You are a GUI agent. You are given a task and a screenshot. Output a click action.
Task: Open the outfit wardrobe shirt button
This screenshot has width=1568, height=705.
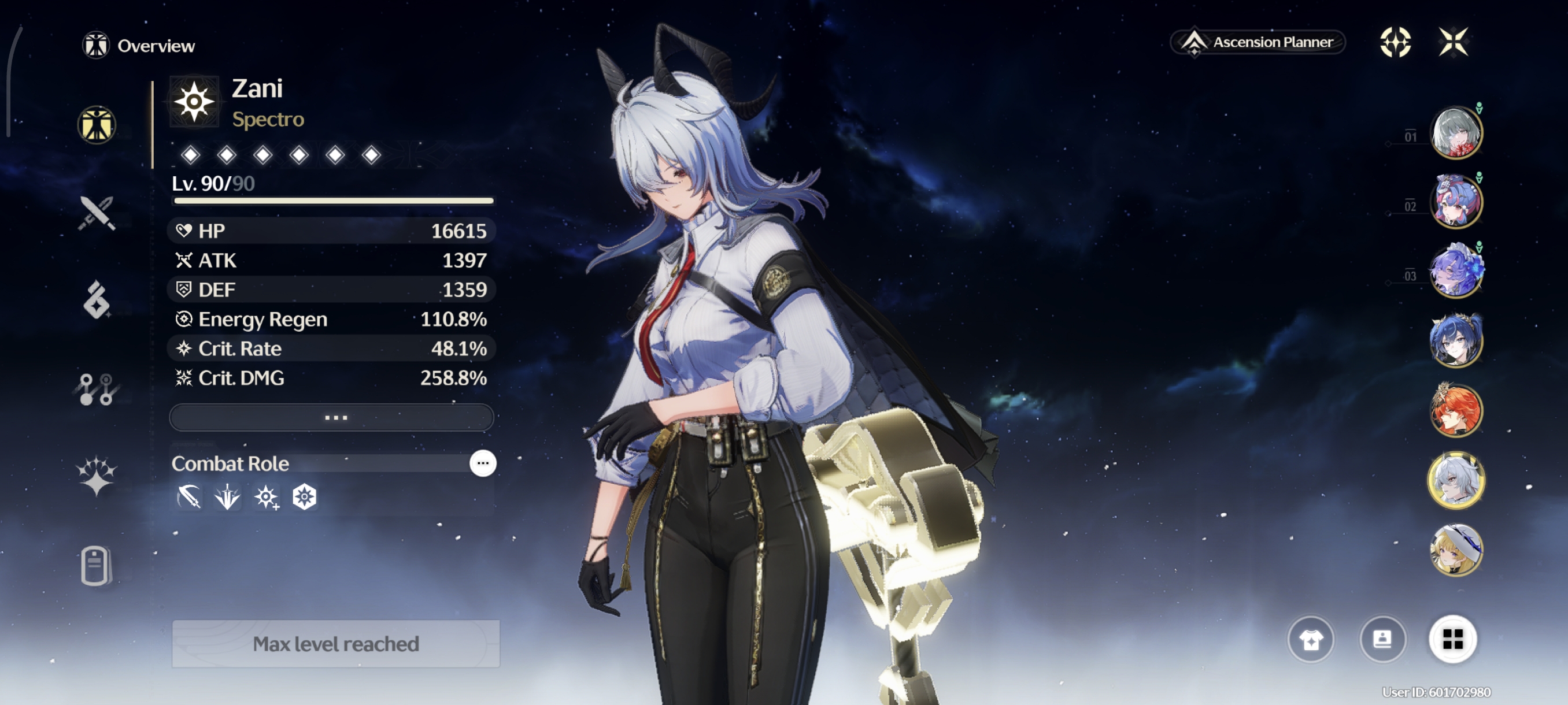click(1311, 639)
